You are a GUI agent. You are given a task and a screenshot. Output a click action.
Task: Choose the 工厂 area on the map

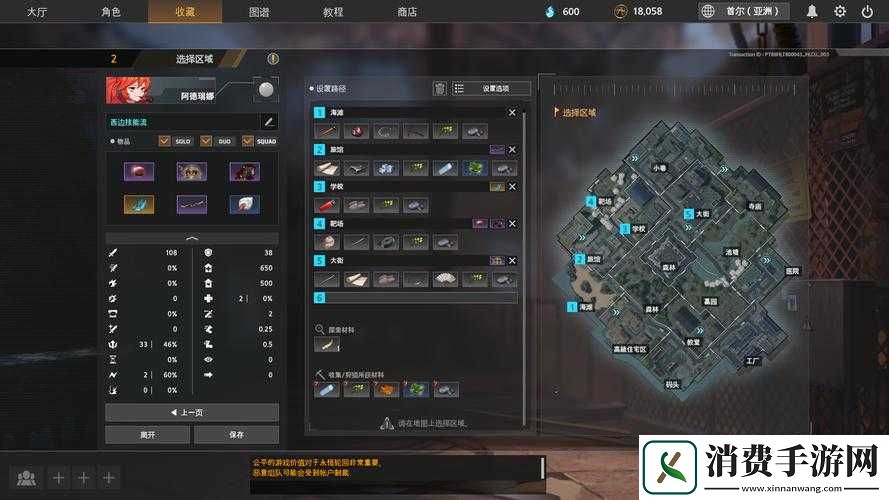pos(754,360)
